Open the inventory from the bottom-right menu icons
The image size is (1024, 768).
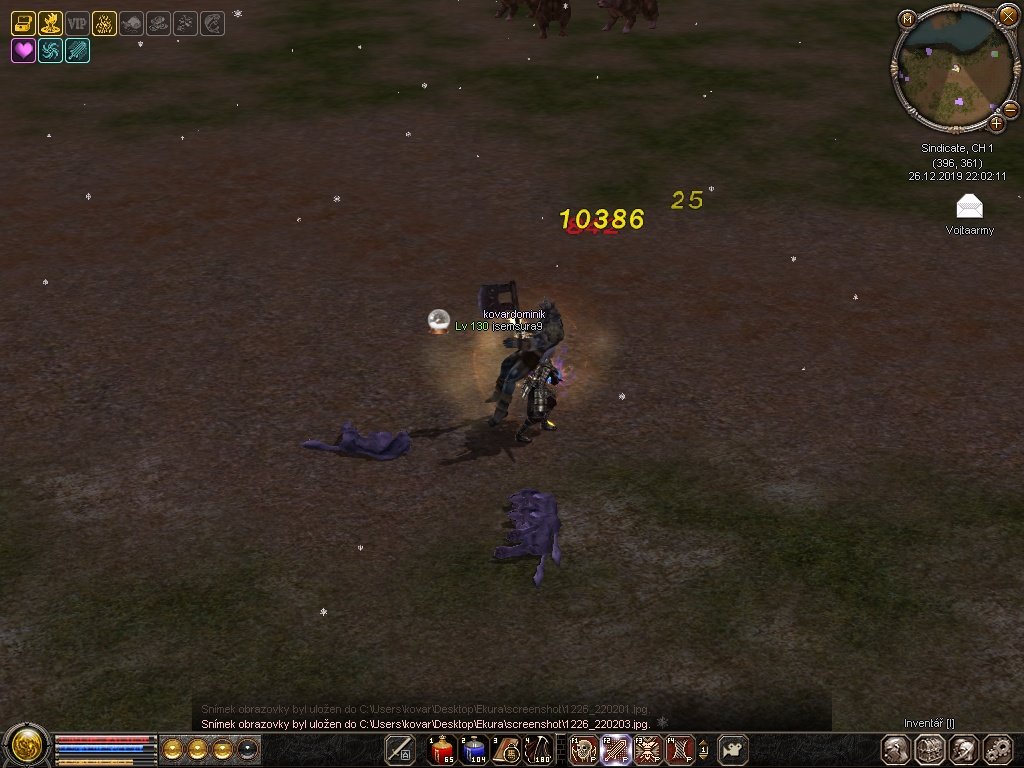[930, 749]
